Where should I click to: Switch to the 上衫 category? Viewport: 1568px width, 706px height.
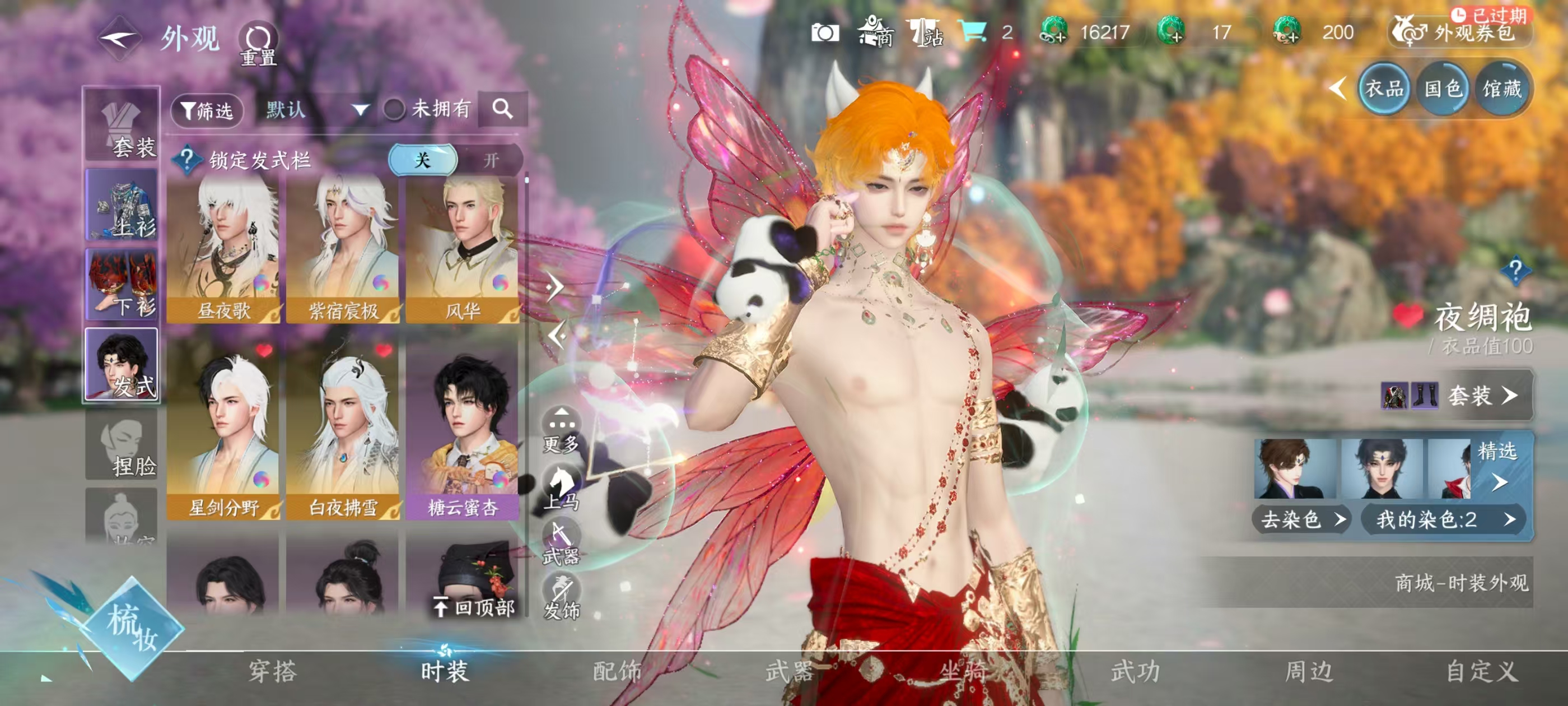point(122,205)
